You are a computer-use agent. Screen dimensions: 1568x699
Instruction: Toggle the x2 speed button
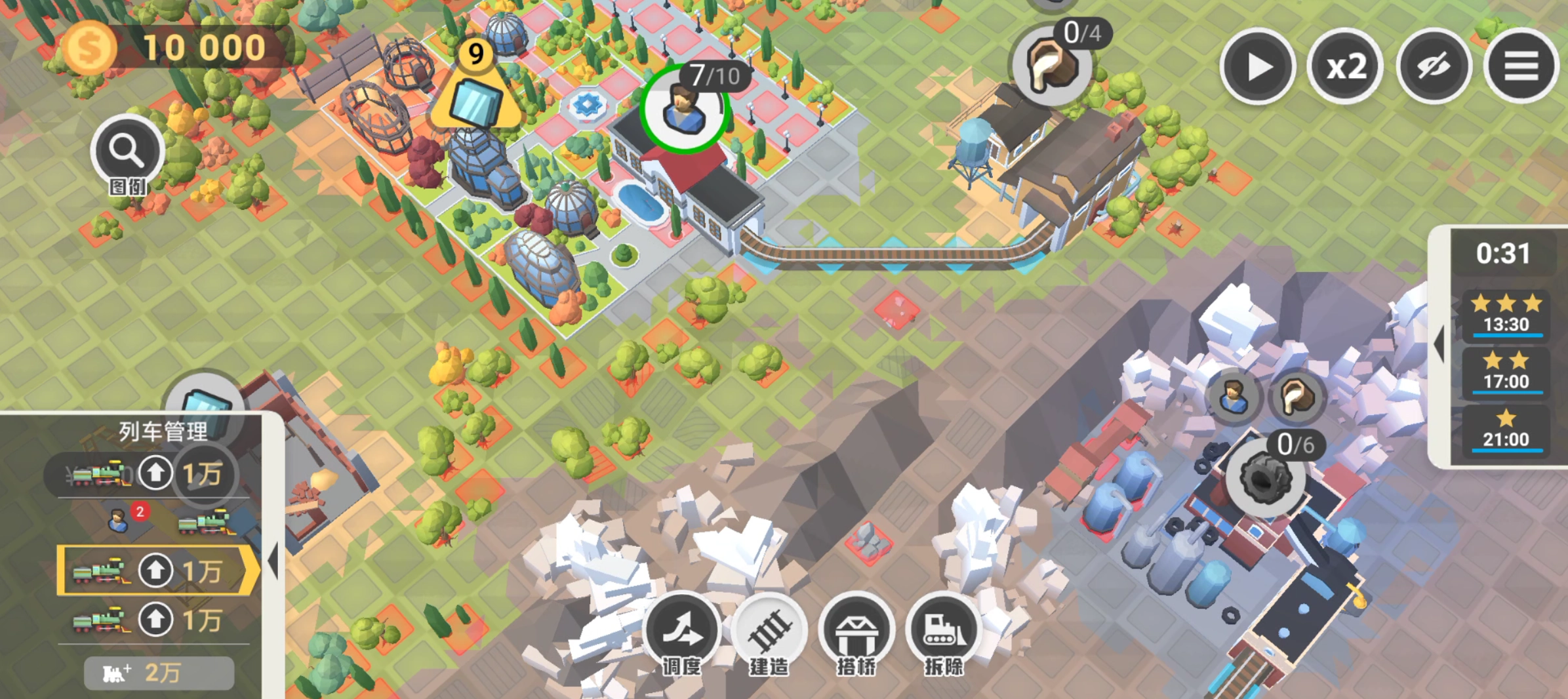1345,66
